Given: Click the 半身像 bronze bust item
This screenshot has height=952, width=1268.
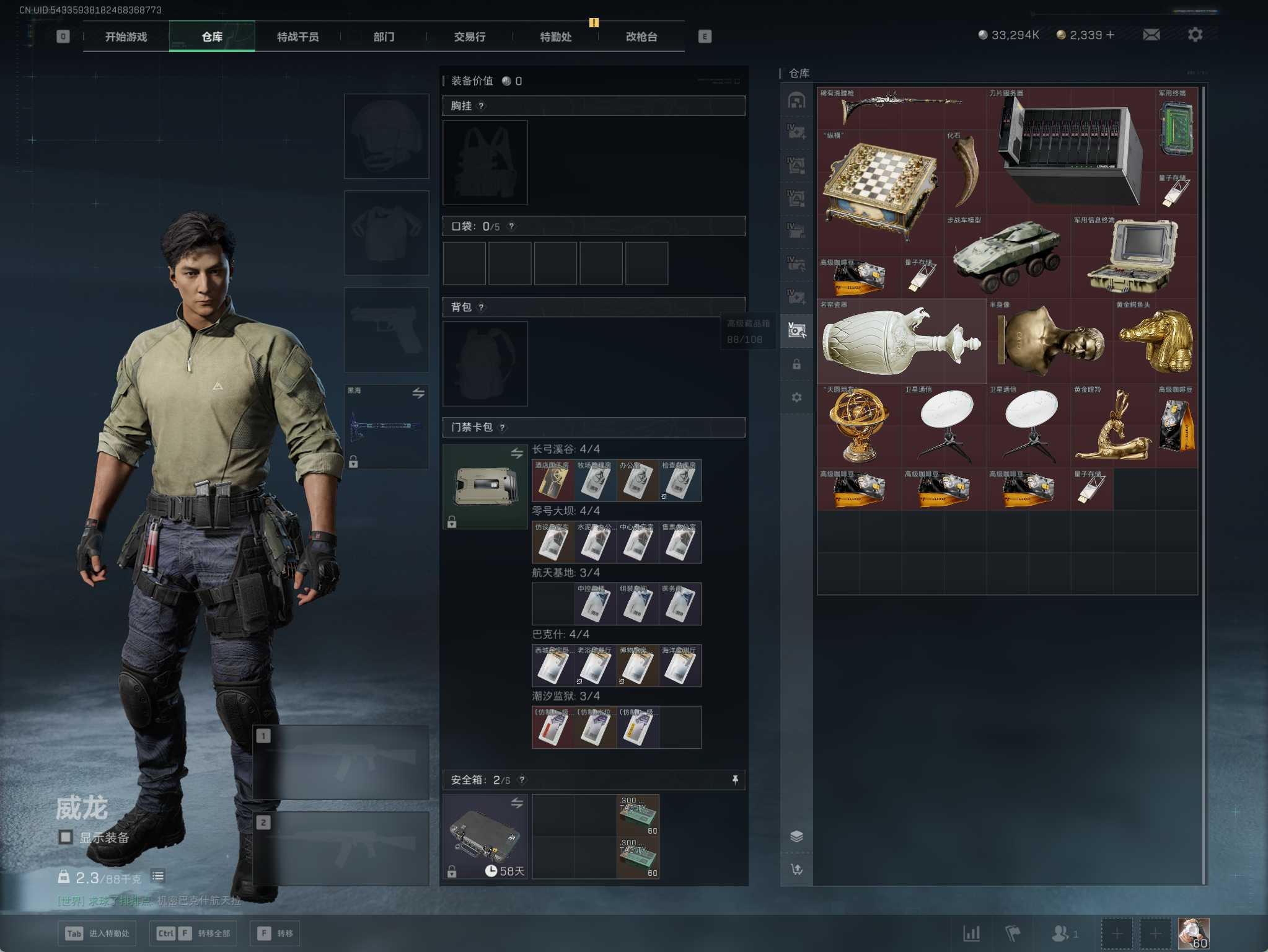Looking at the screenshot, I should (1050, 342).
